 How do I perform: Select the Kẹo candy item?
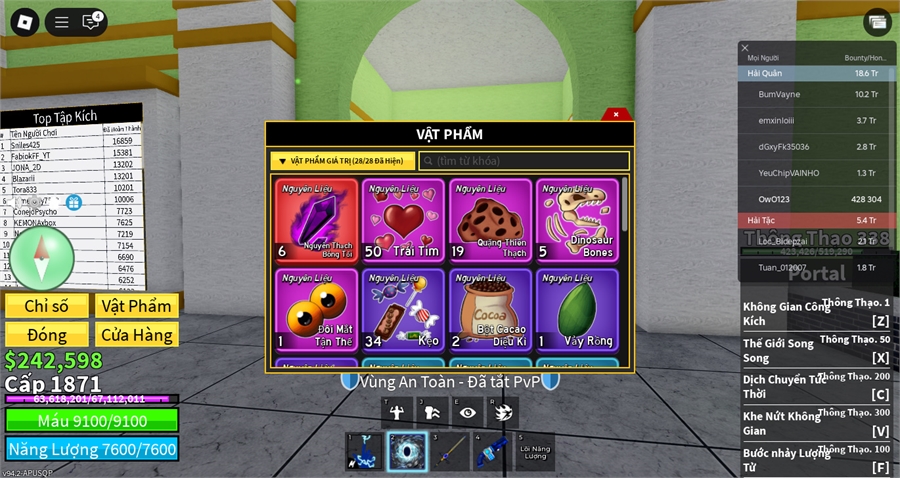[x=403, y=309]
